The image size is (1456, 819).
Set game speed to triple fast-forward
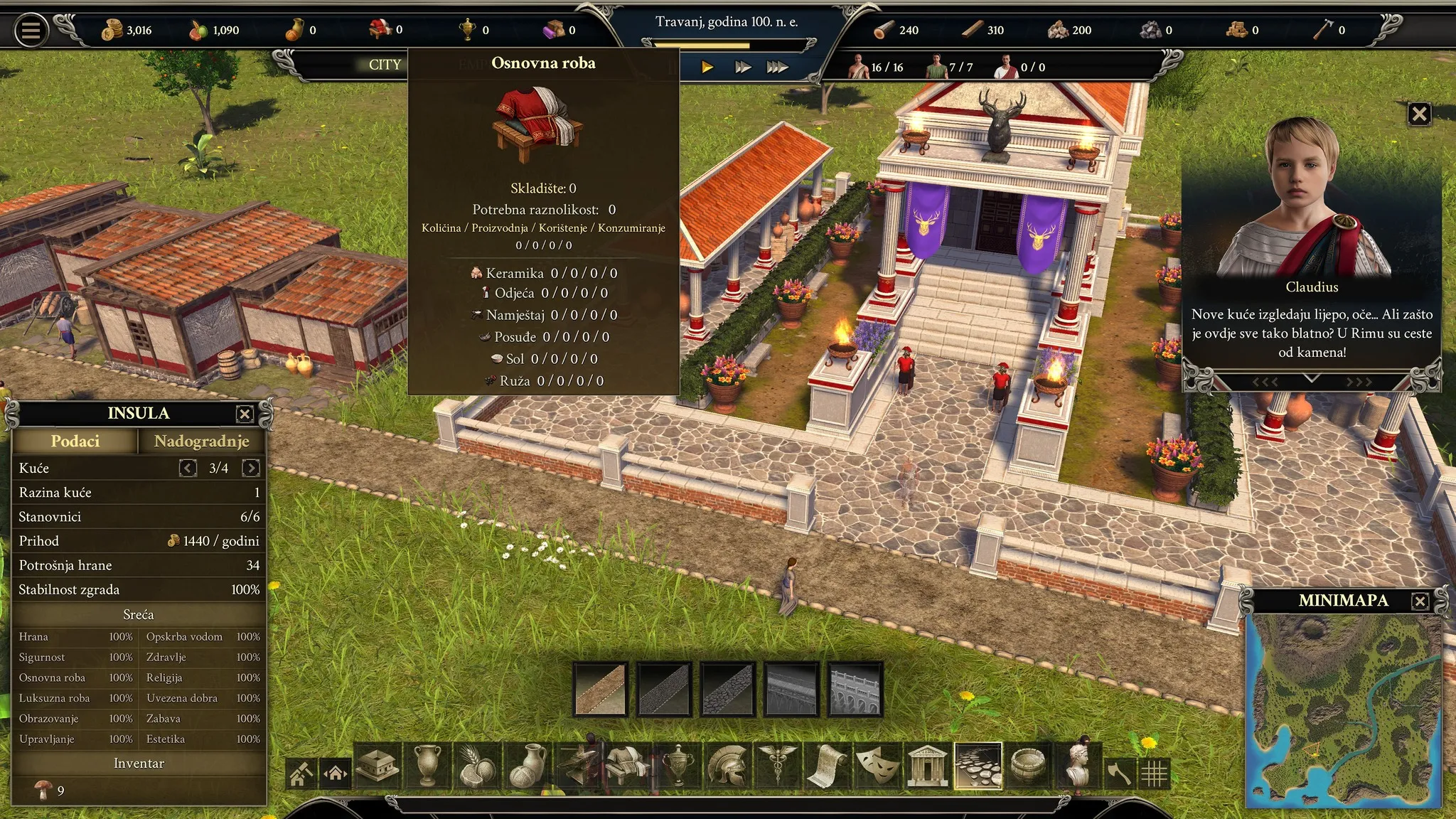coord(777,67)
